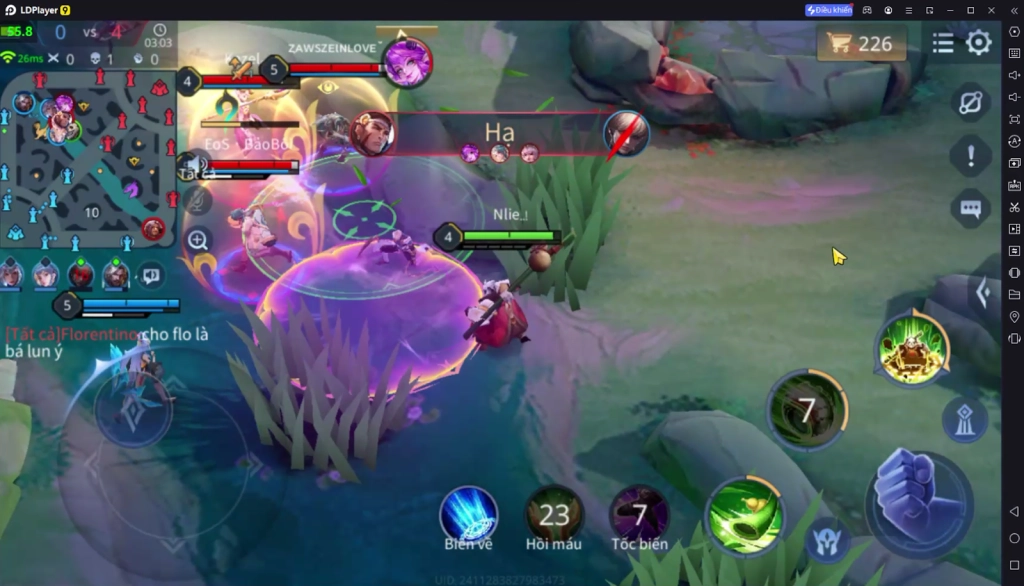Image resolution: width=1024 pixels, height=586 pixels.
Task: Toggle the crossed-out microphone voice button
Action: [197, 201]
